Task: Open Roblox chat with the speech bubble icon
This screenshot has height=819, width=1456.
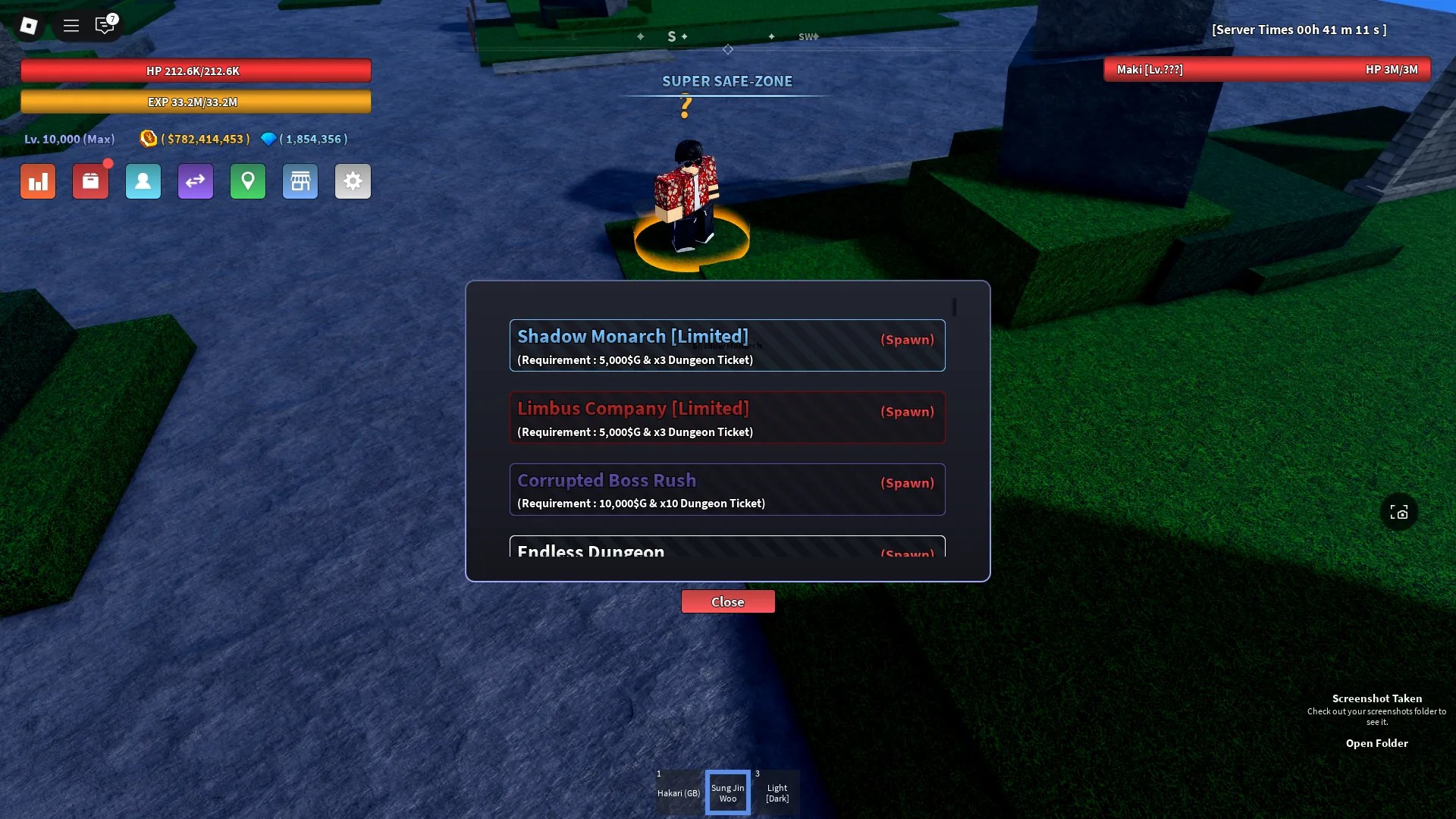Action: 105,25
